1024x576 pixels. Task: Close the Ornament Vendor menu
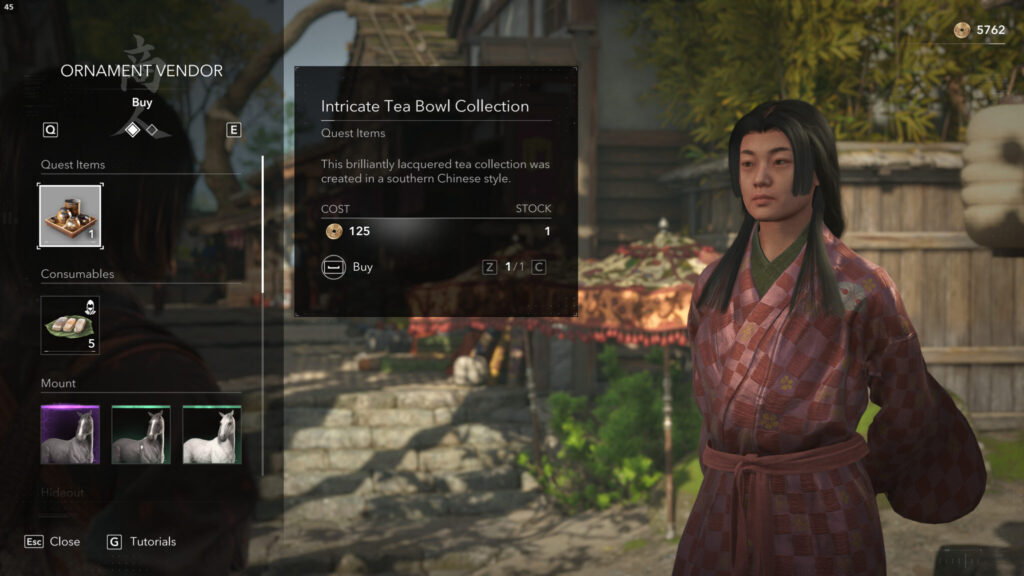coord(53,541)
